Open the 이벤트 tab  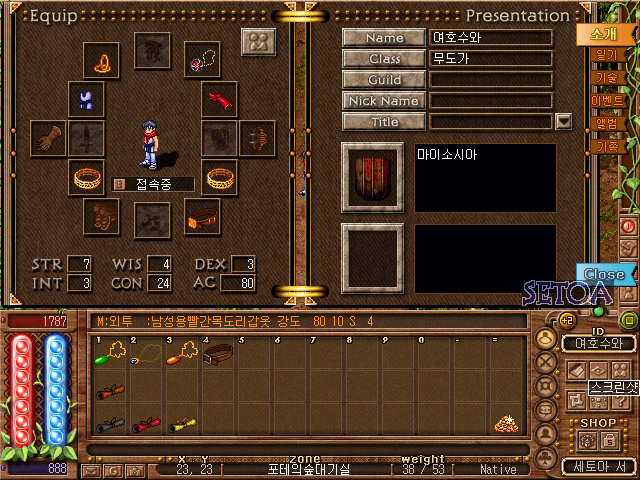point(607,101)
